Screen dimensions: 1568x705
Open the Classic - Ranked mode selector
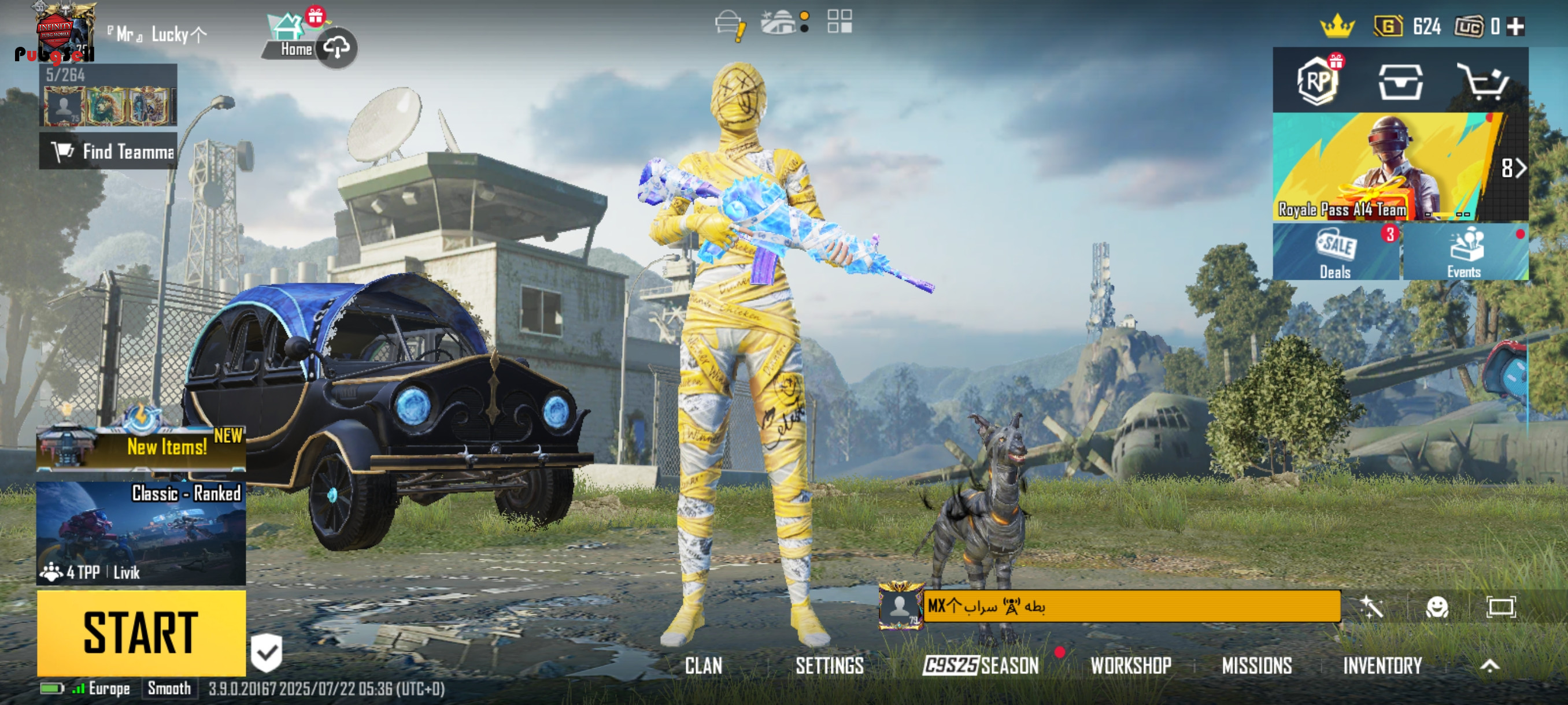pos(140,532)
